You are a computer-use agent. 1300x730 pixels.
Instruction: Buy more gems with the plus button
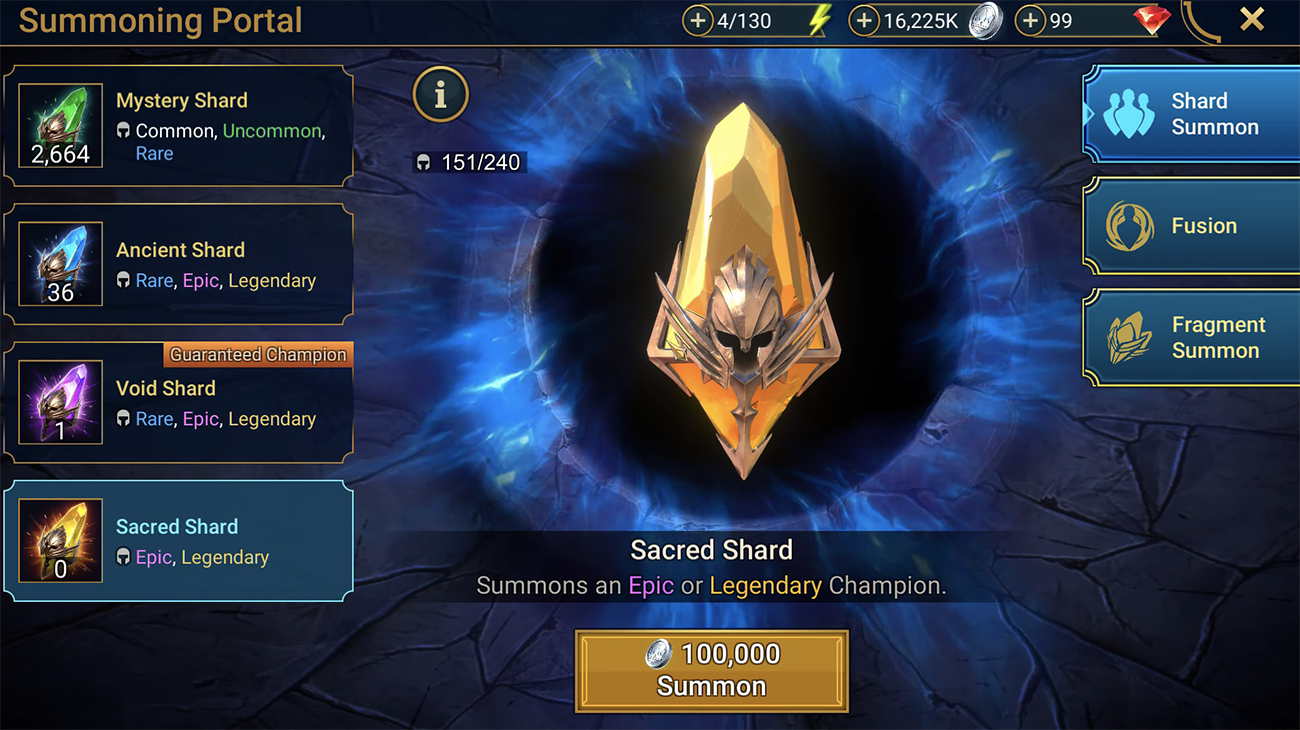[x=1030, y=21]
